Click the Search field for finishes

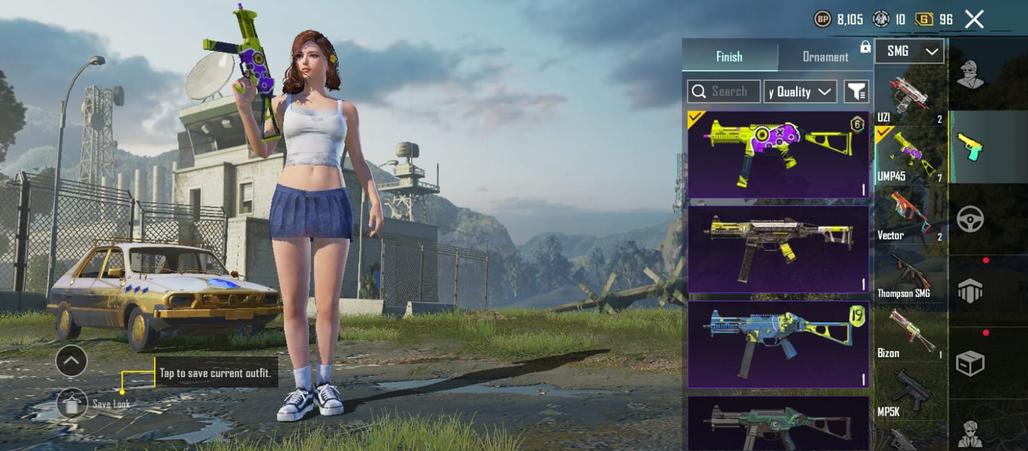[x=723, y=92]
